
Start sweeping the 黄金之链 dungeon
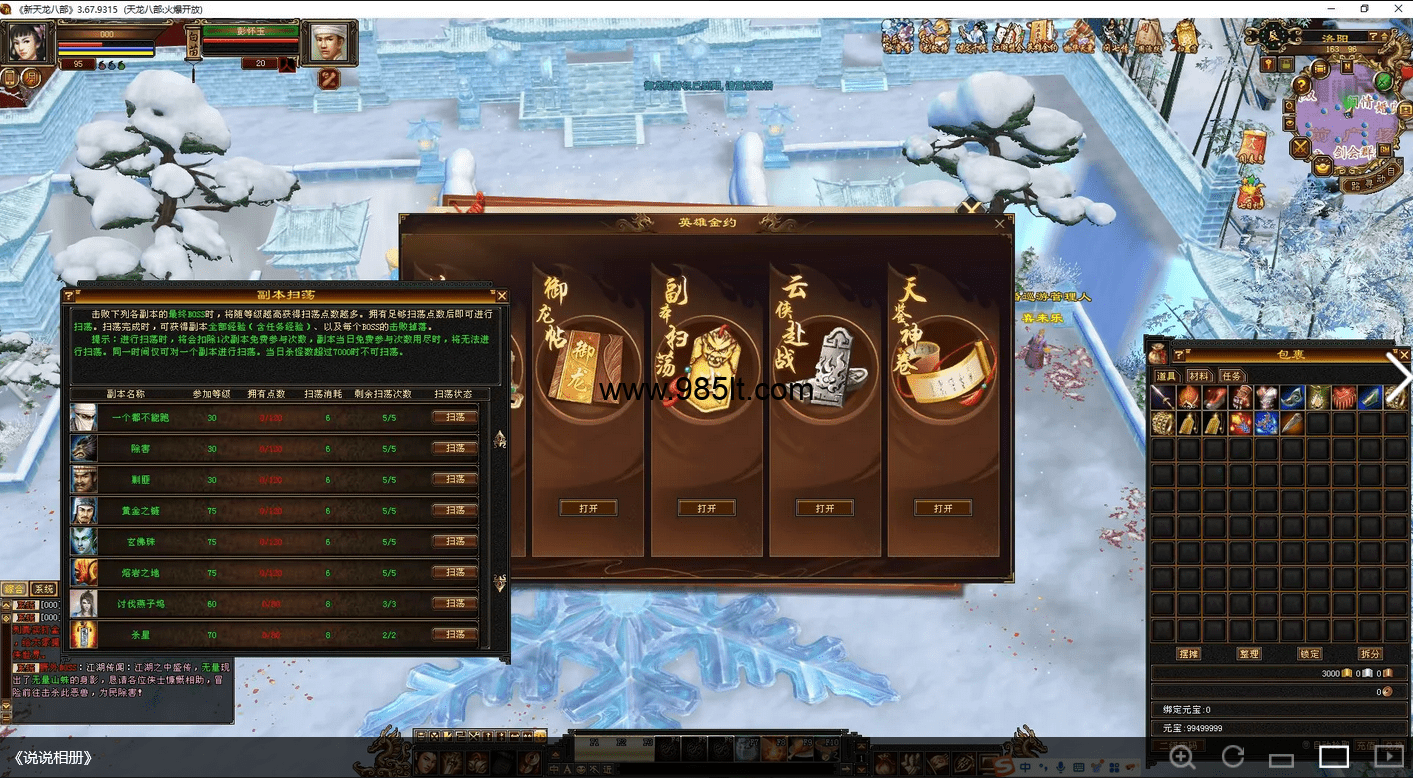point(455,510)
